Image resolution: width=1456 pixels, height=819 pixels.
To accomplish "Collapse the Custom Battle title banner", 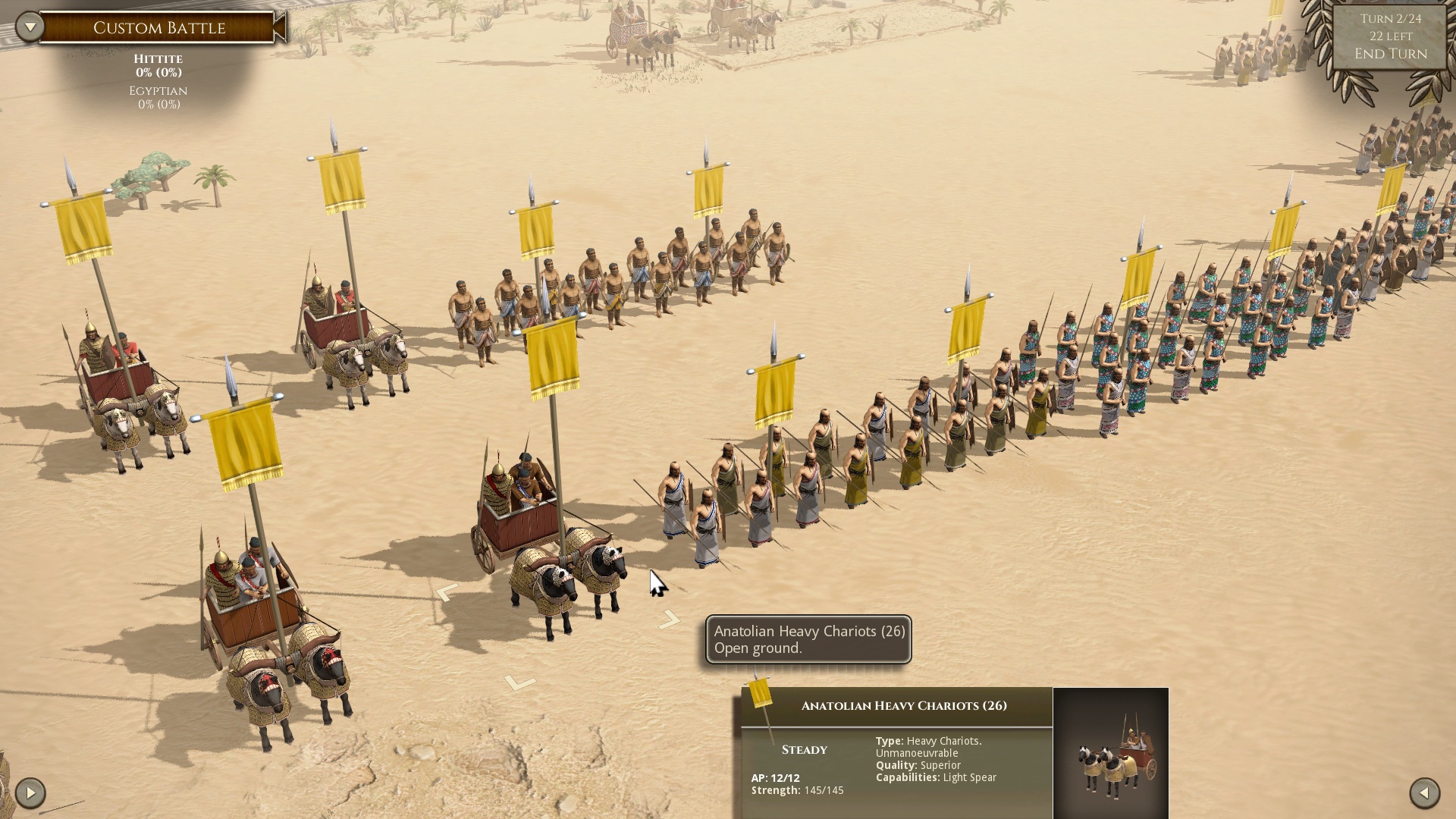I will pyautogui.click(x=280, y=27).
